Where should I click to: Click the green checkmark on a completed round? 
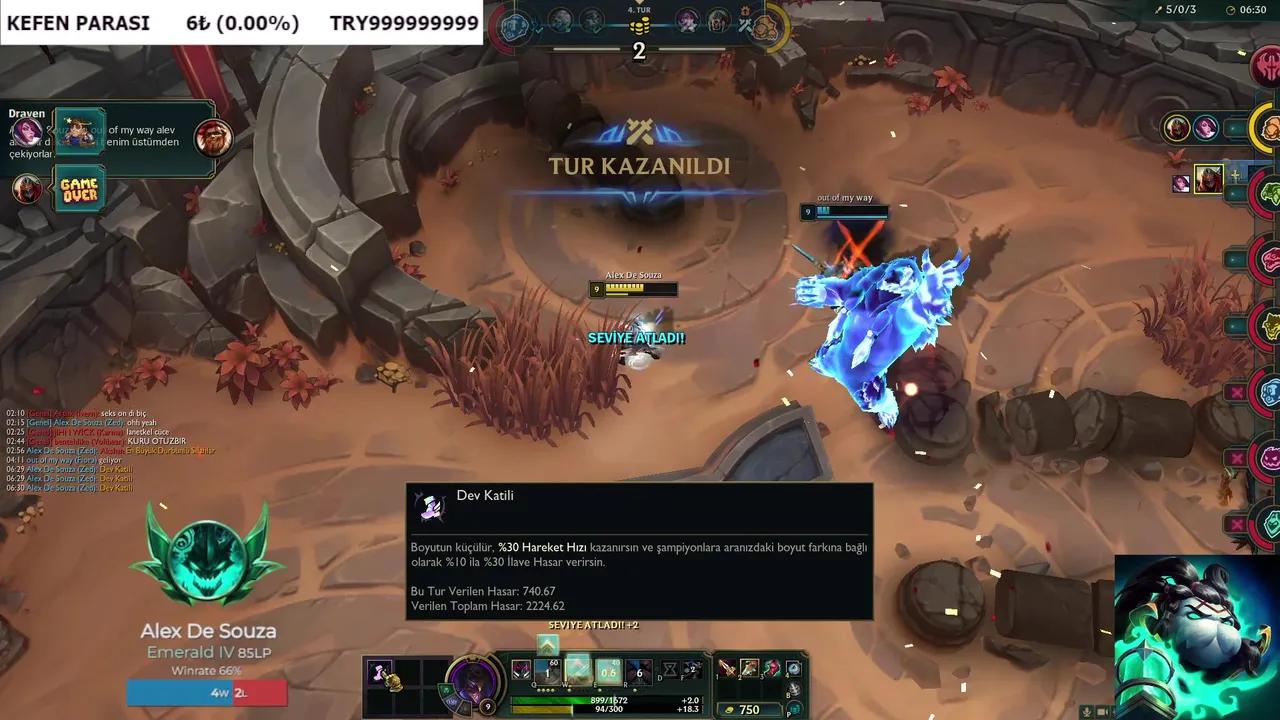(x=538, y=29)
